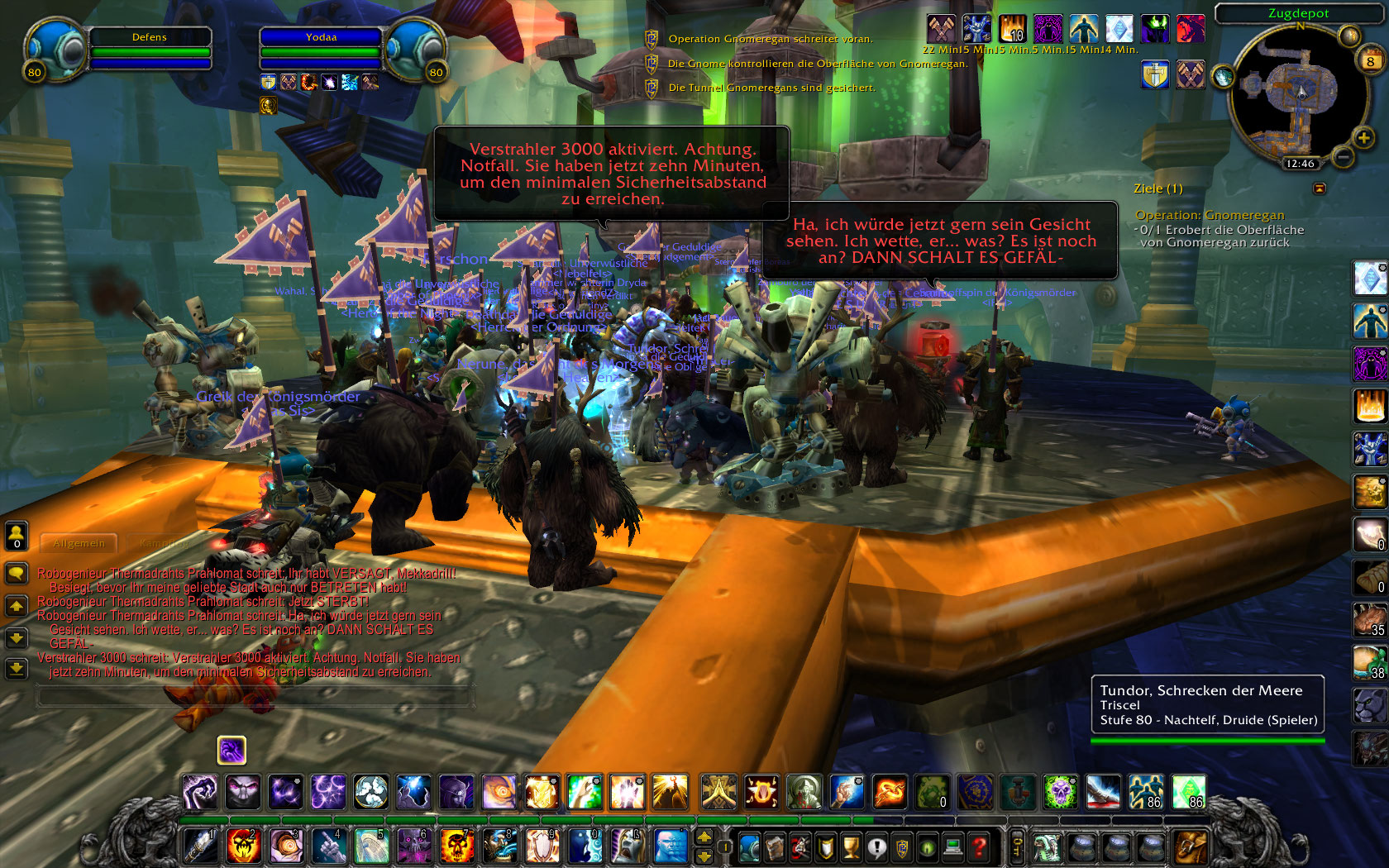The height and width of the screenshot is (868, 1389).
Task: Click Tundor's green health bar
Action: (1207, 742)
